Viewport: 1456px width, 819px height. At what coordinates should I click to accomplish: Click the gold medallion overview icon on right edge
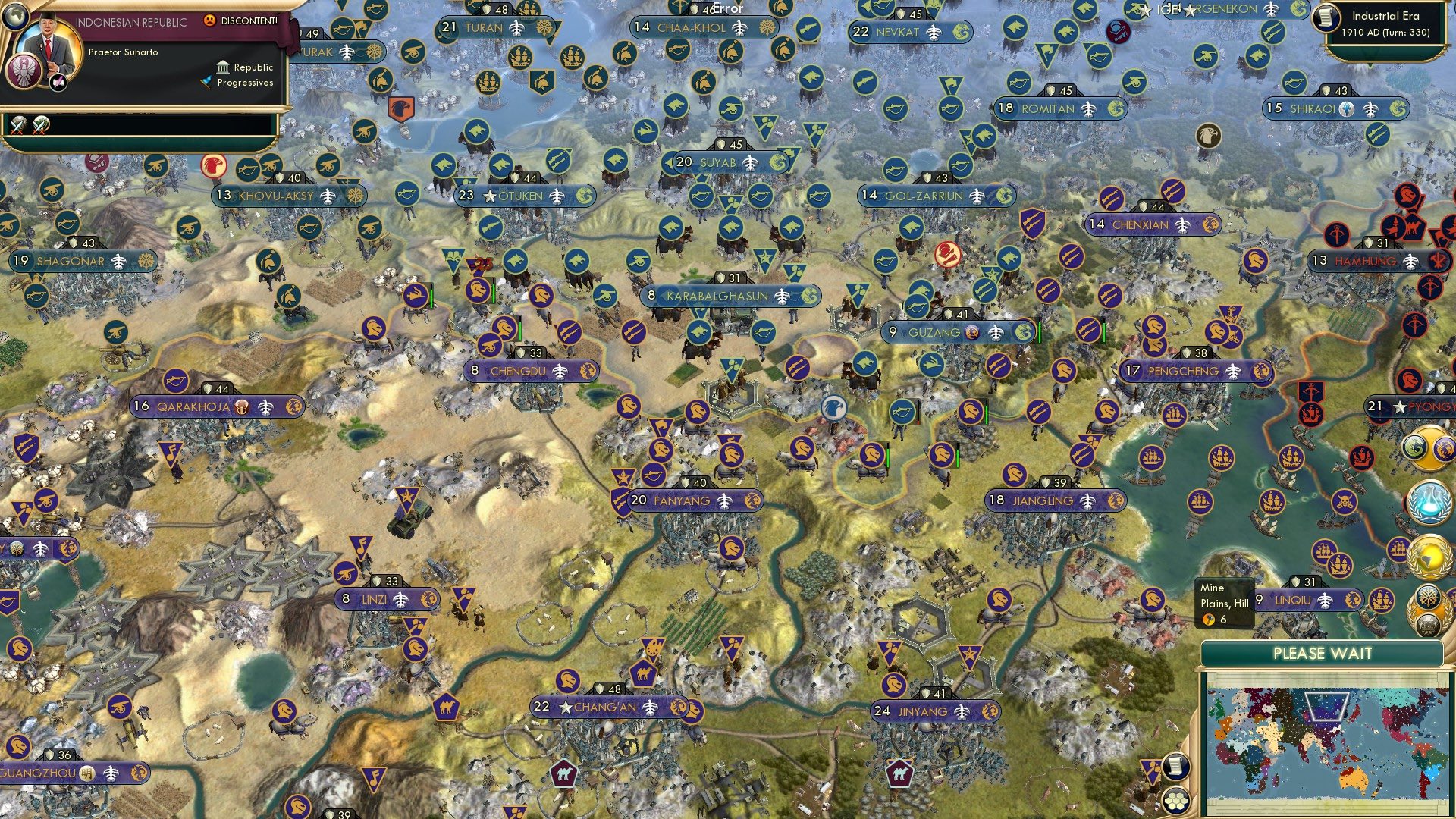coord(1429,448)
